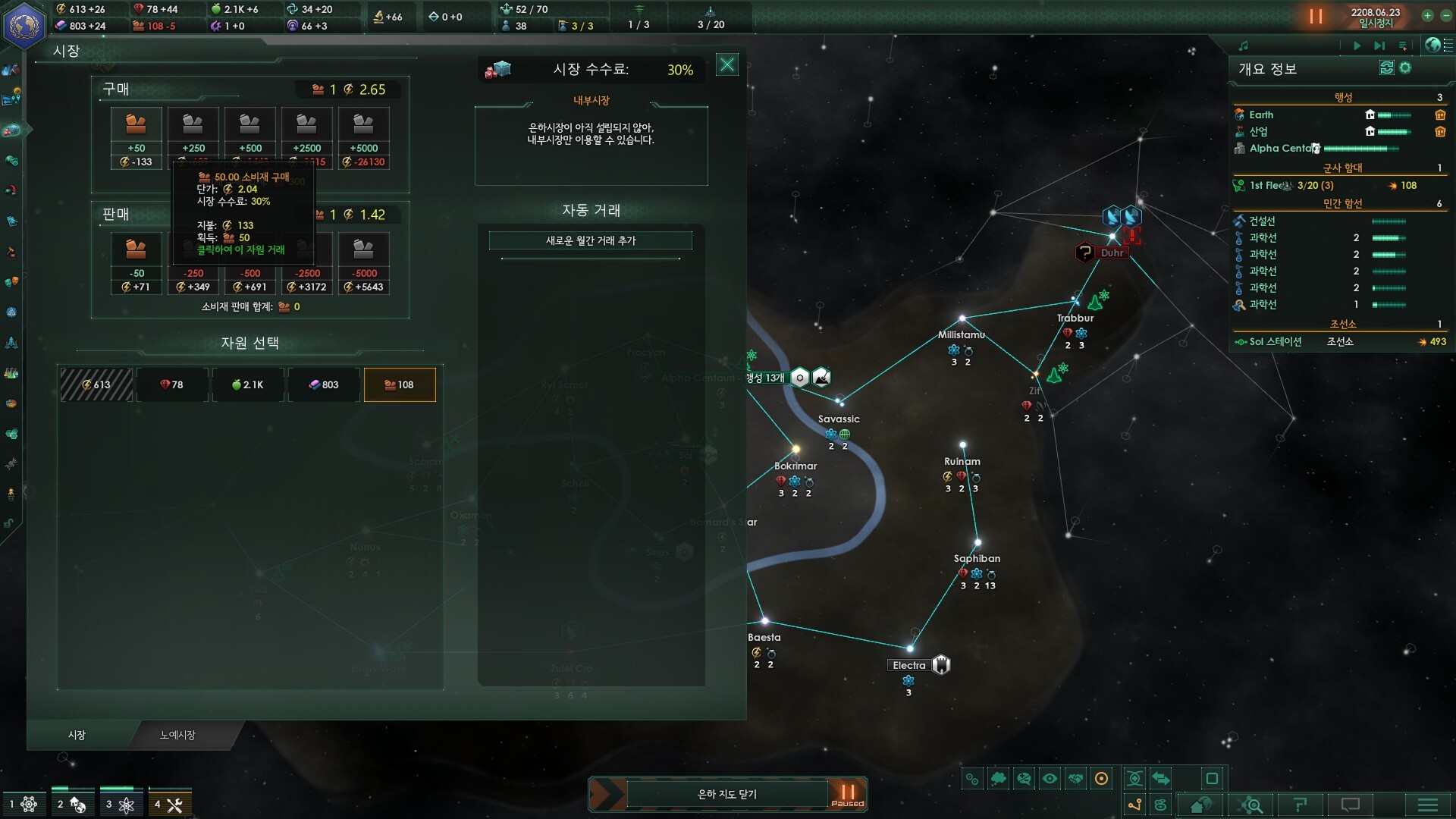The image size is (1456, 819).
Task: Select the construction ship in outliner
Action: 1262,221
